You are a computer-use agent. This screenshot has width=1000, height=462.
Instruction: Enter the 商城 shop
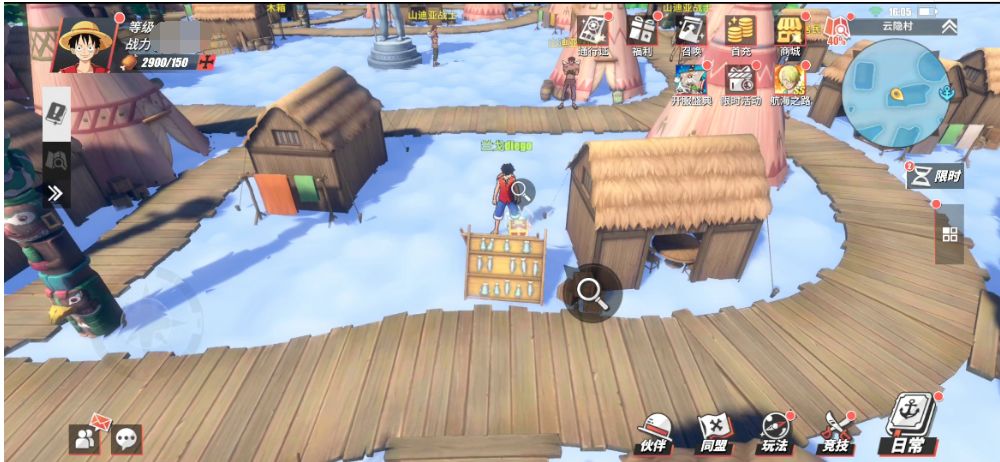[791, 34]
